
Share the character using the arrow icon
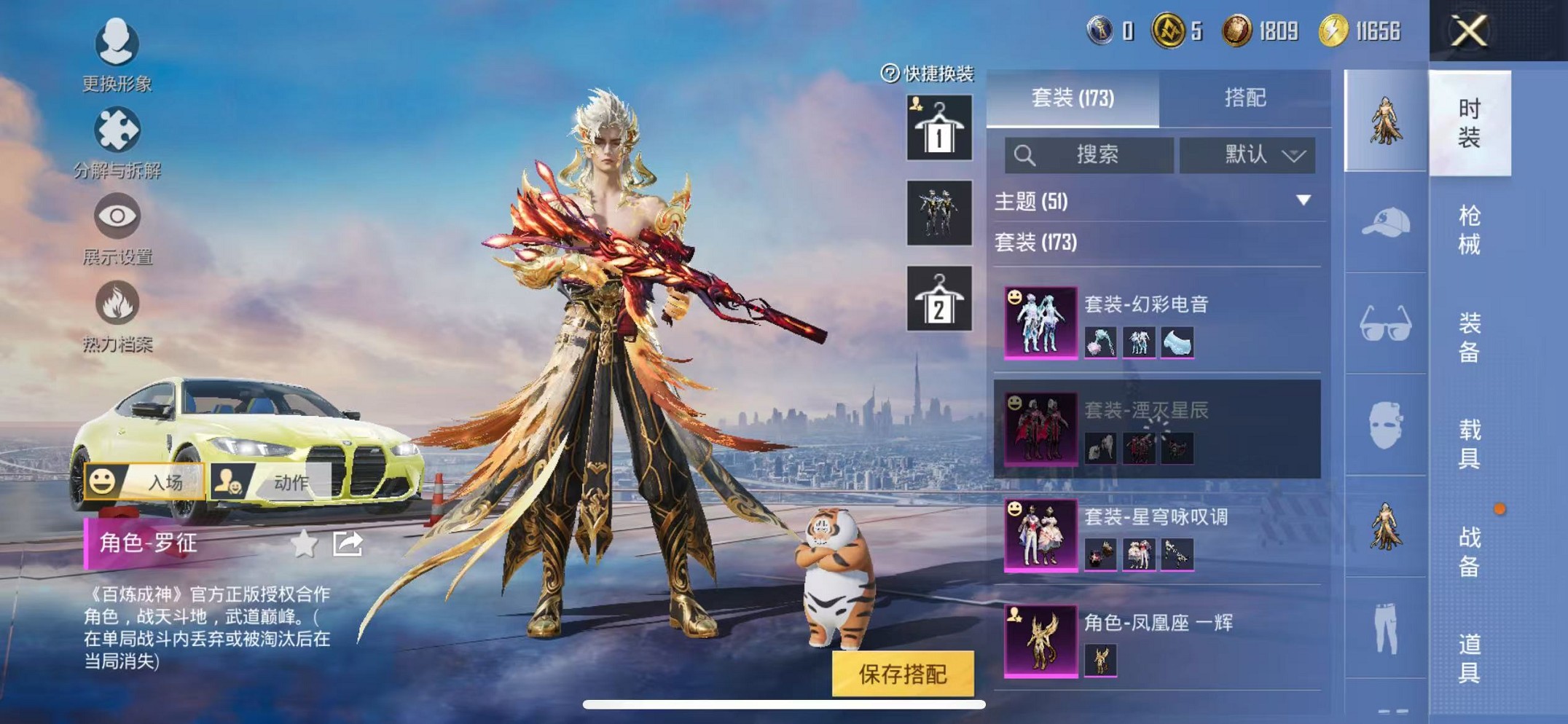(x=348, y=543)
